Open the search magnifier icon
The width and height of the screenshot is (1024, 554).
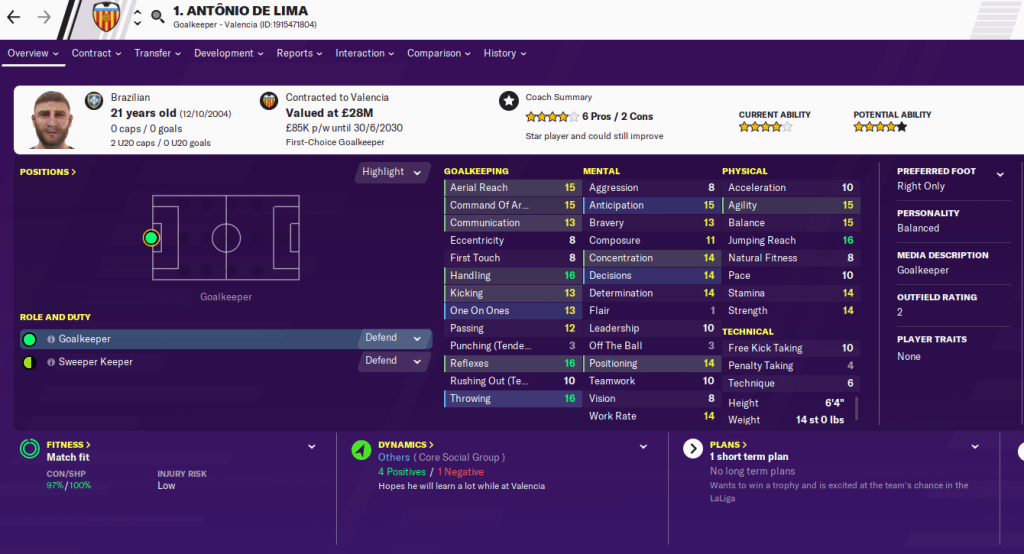(x=157, y=17)
